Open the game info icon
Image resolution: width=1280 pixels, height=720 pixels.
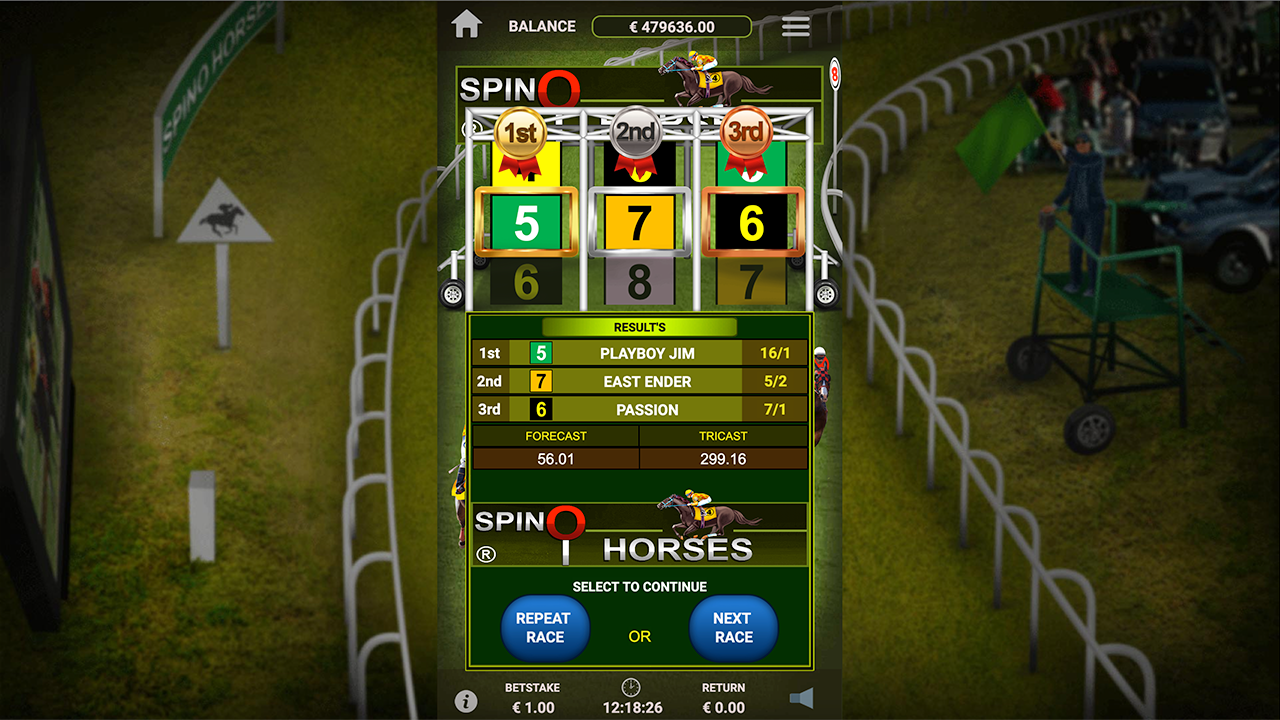point(465,700)
